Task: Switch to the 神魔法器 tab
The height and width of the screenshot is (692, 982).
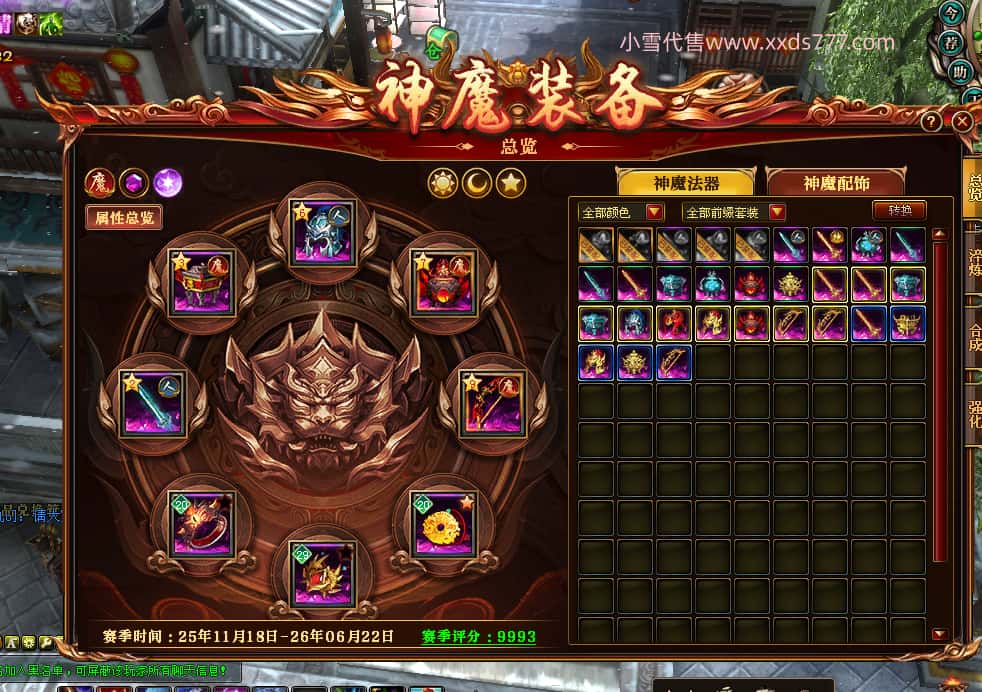Action: 687,183
